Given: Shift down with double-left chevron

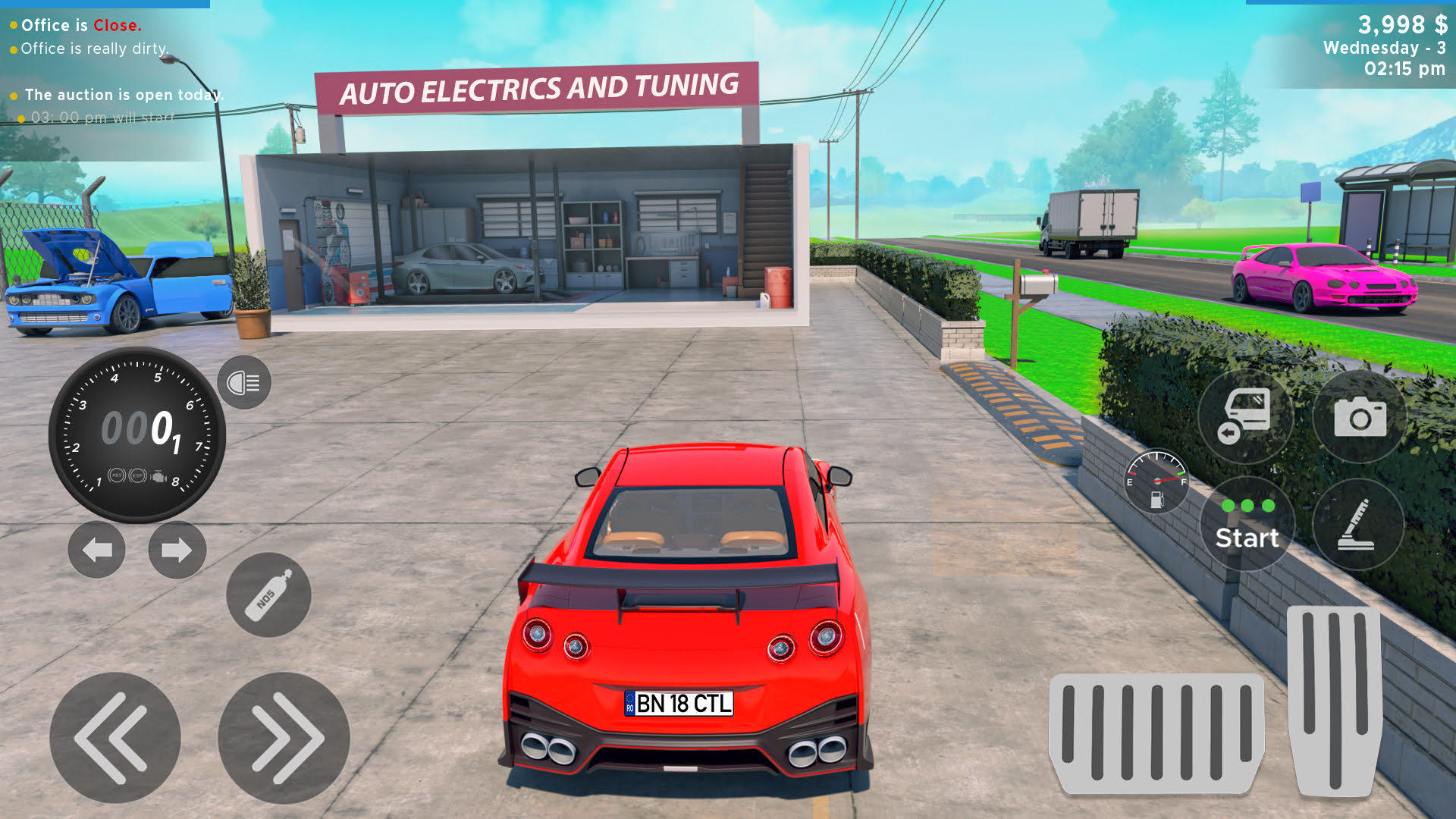Looking at the screenshot, I should point(114,736).
